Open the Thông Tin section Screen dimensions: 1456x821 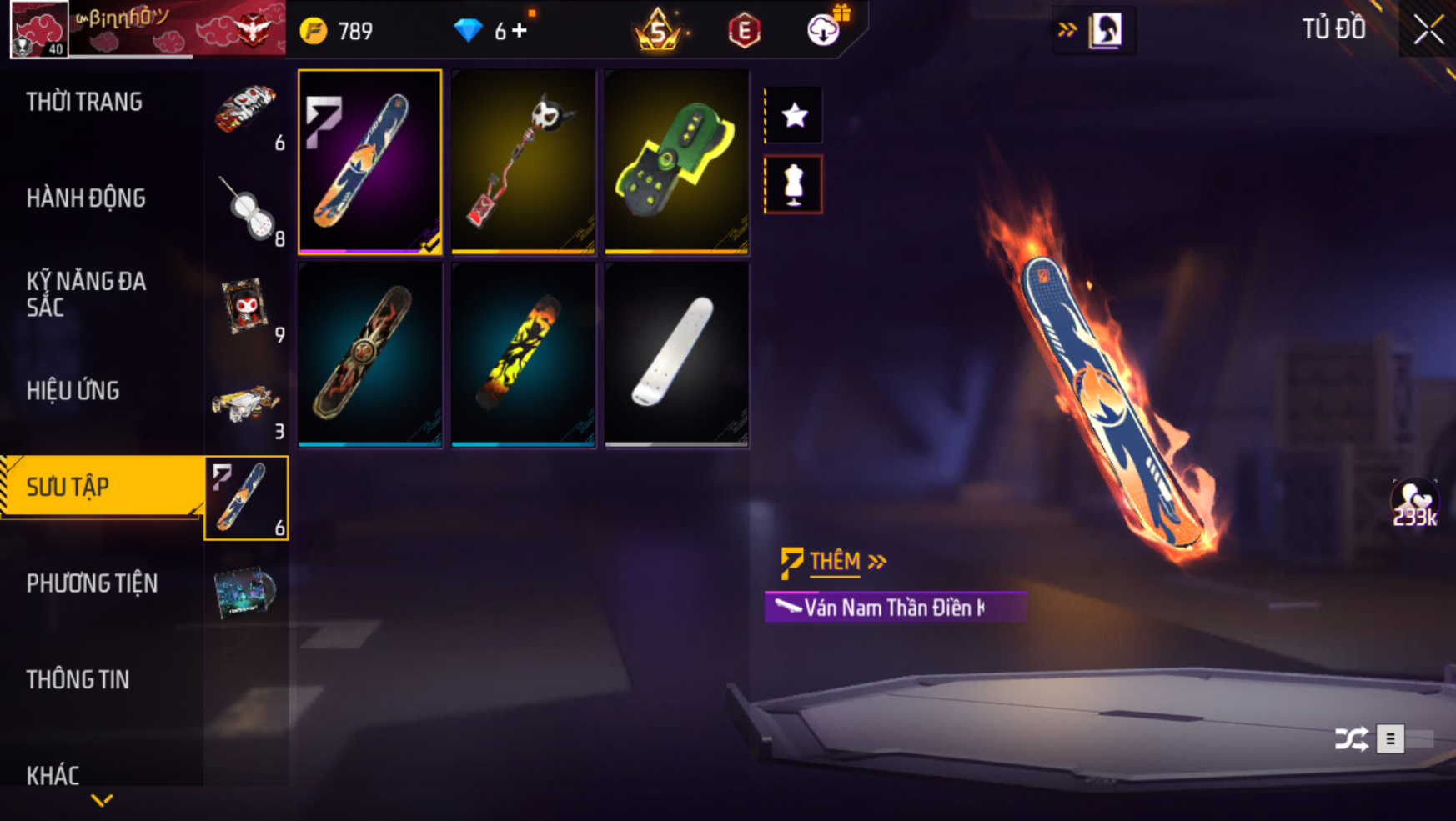click(x=78, y=680)
